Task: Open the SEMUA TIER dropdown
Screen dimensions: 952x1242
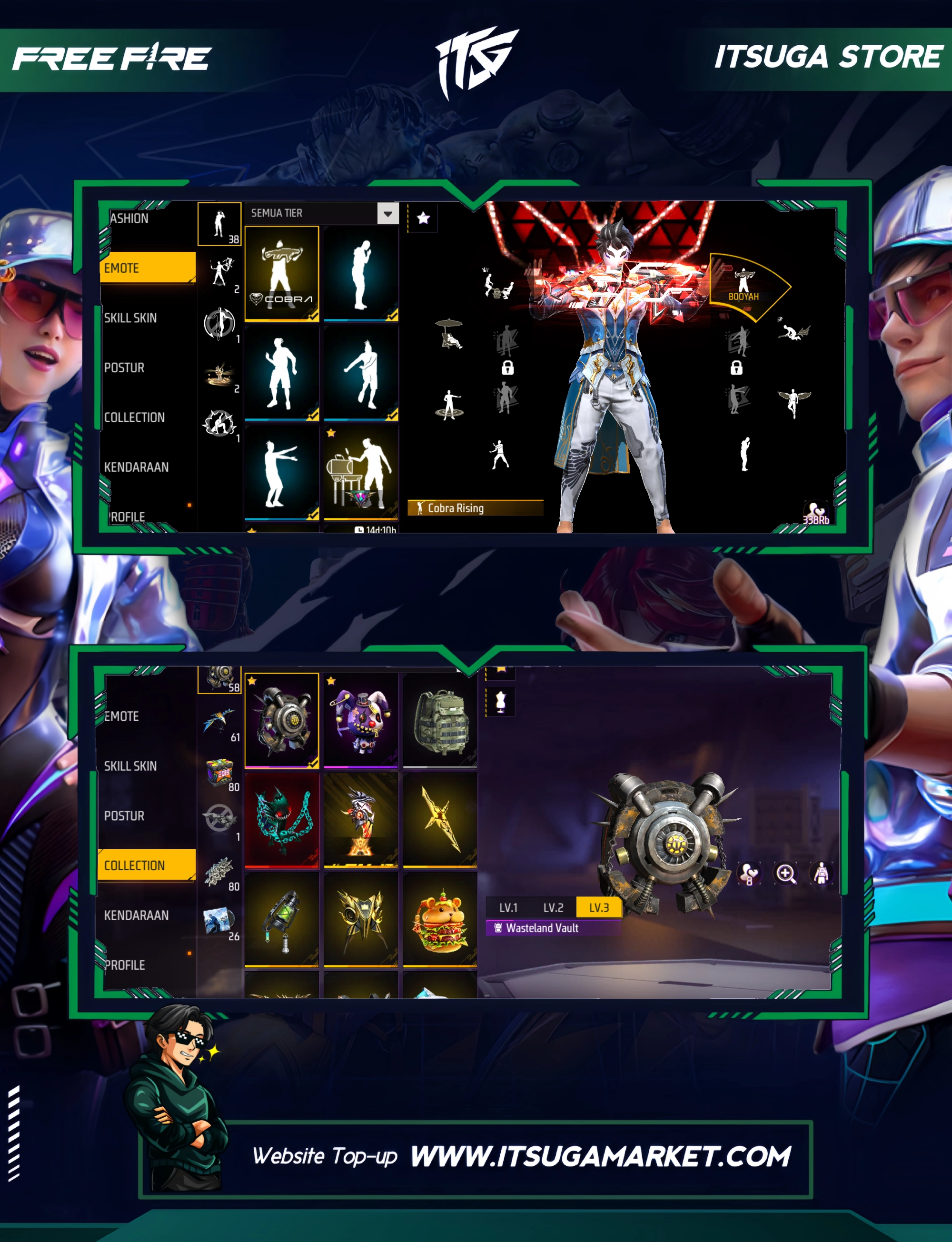Action: (x=387, y=214)
